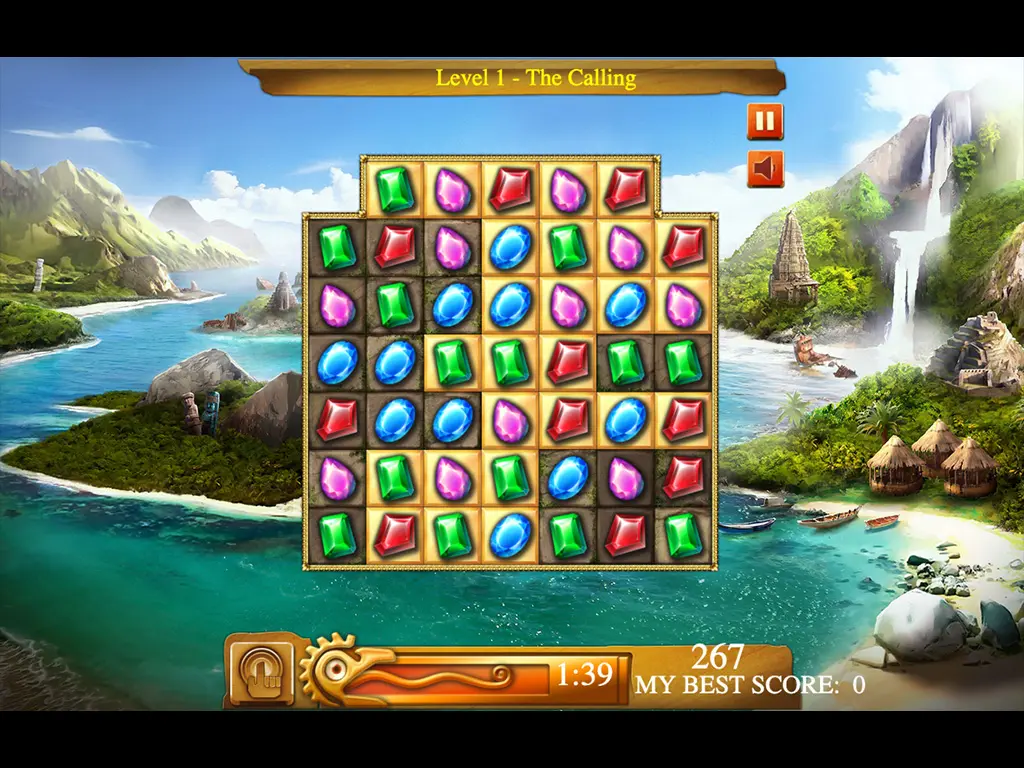Choose the only pink gem in the fifth row
This screenshot has height=768, width=1024.
[510, 420]
